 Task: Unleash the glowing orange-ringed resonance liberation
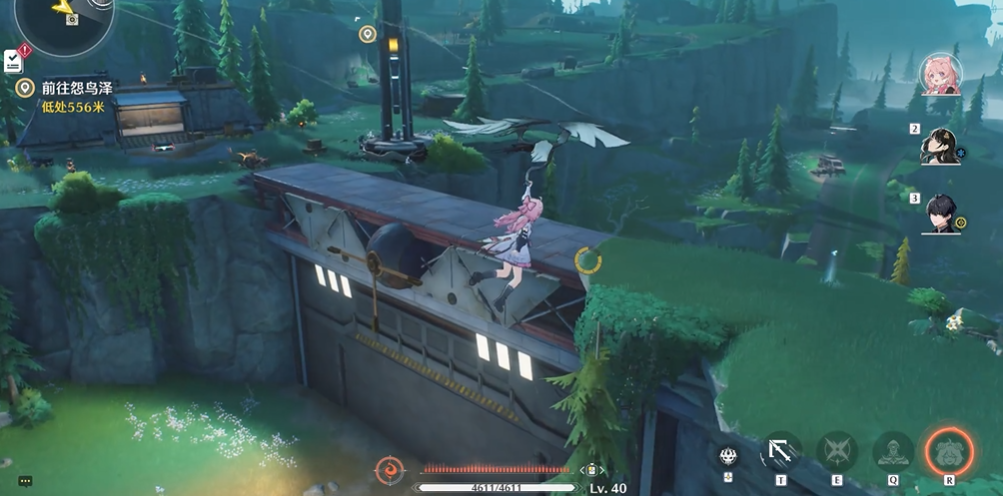947,452
